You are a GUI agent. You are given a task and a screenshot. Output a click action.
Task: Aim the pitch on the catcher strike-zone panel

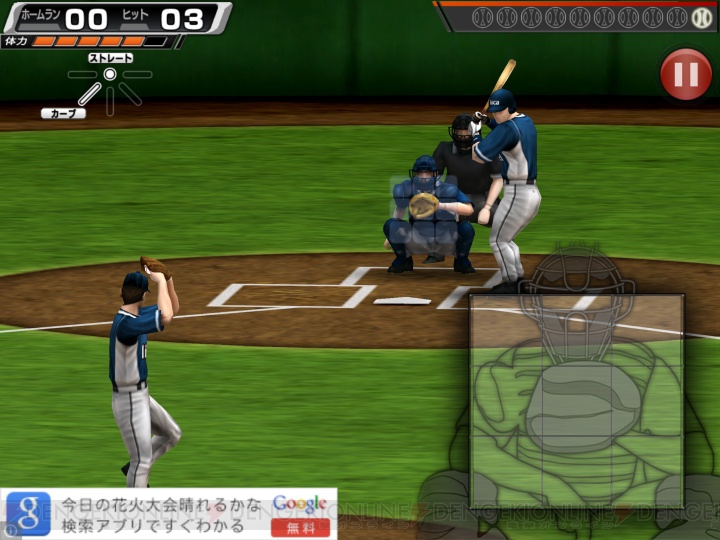tap(577, 400)
